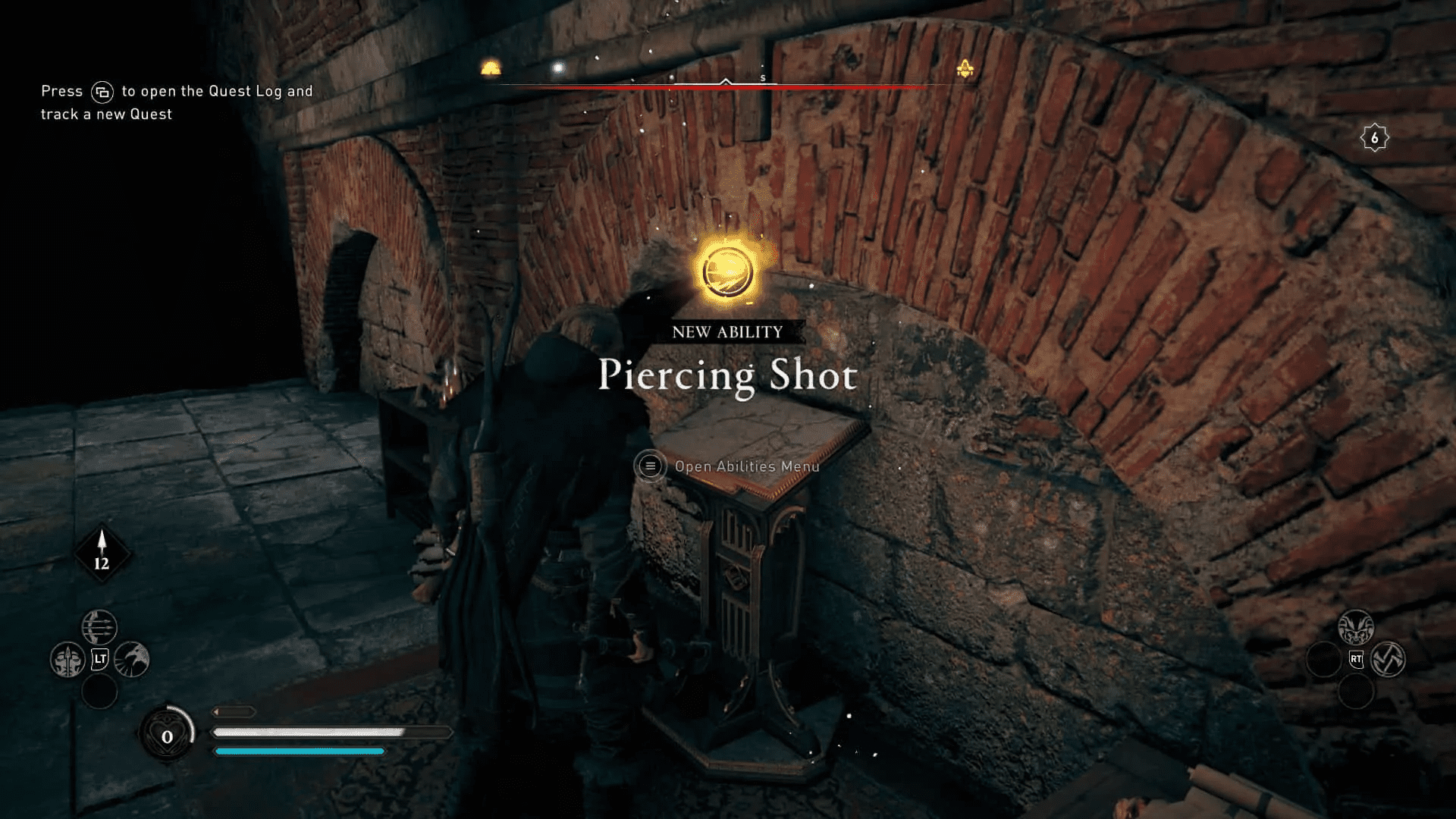Expand the menu glyph beside Open Abilities Menu

pos(649,466)
